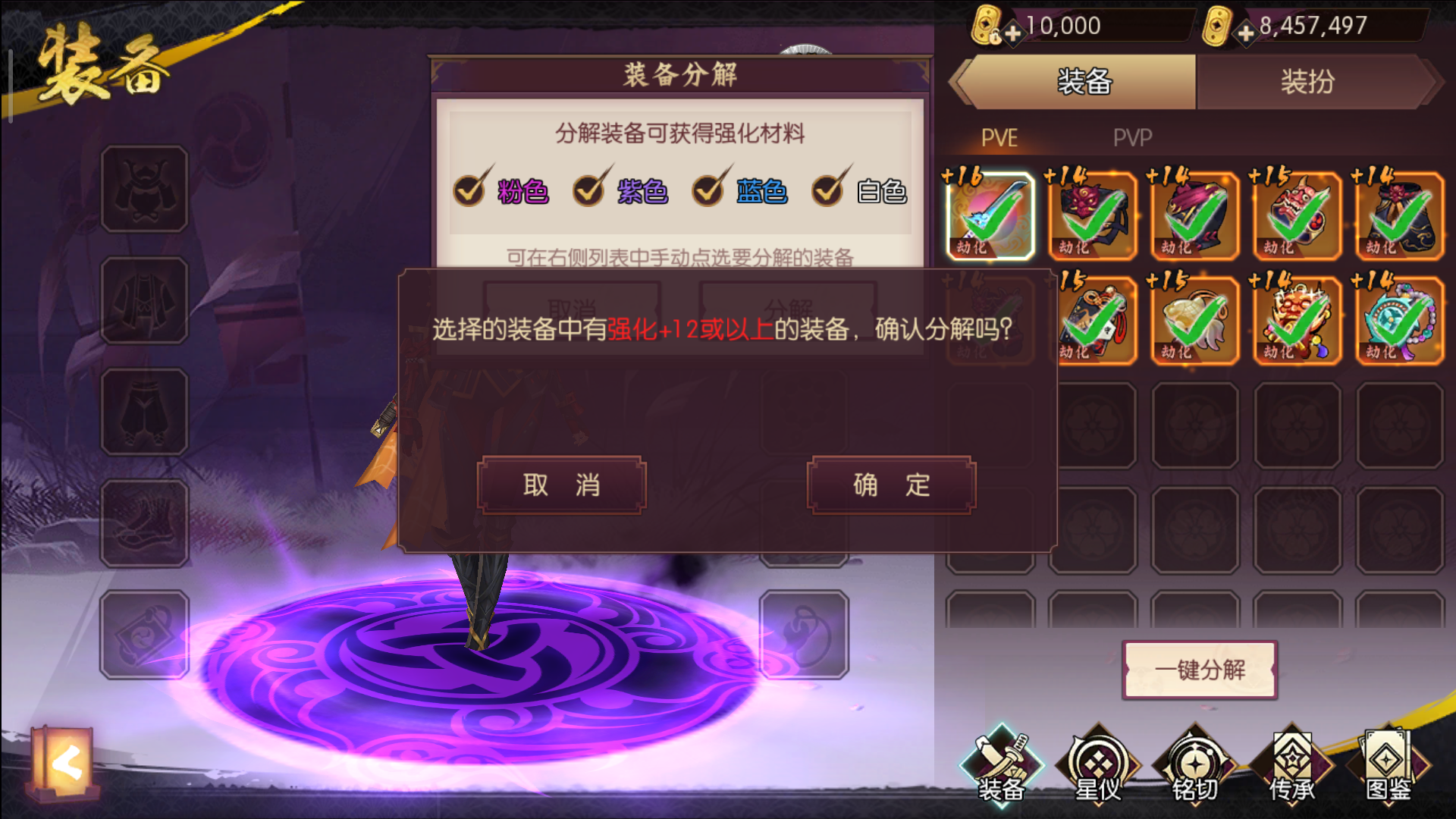Screen dimensions: 1456x819
Task: Uncheck the 粉色 quality checkbox
Action: click(x=469, y=190)
